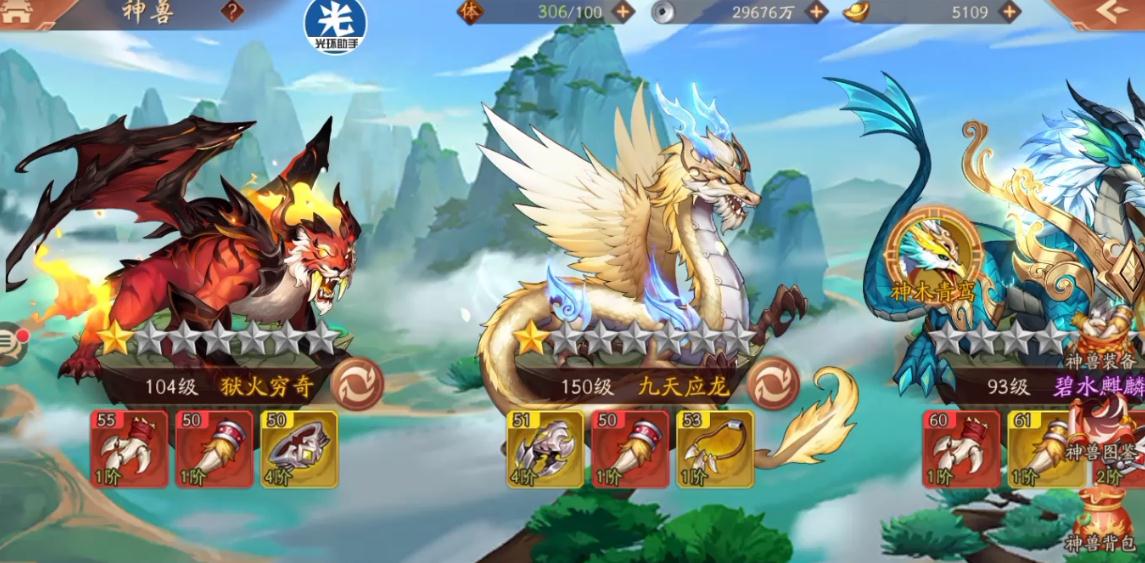Go back with the top-right arrow

[1107, 12]
